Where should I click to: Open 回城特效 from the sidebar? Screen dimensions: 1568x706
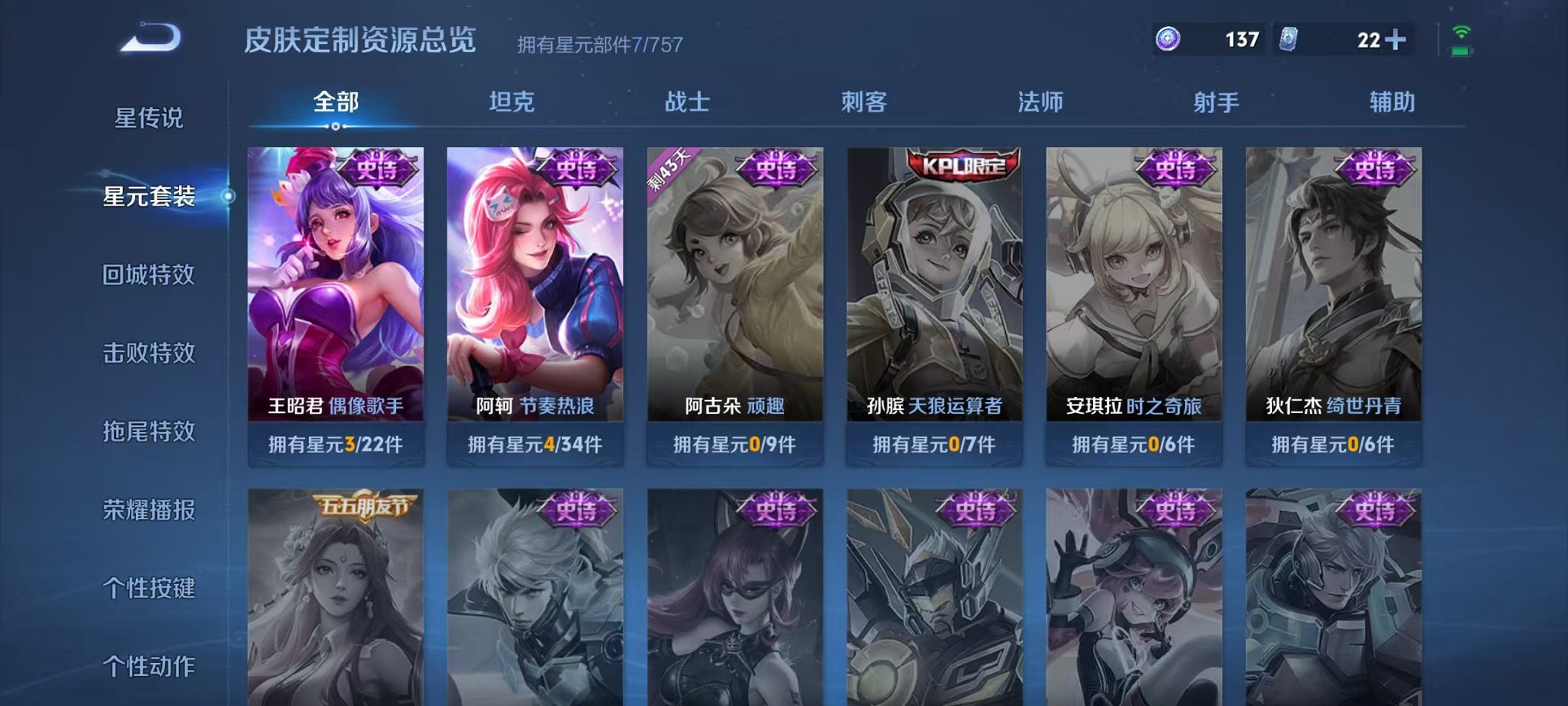151,275
